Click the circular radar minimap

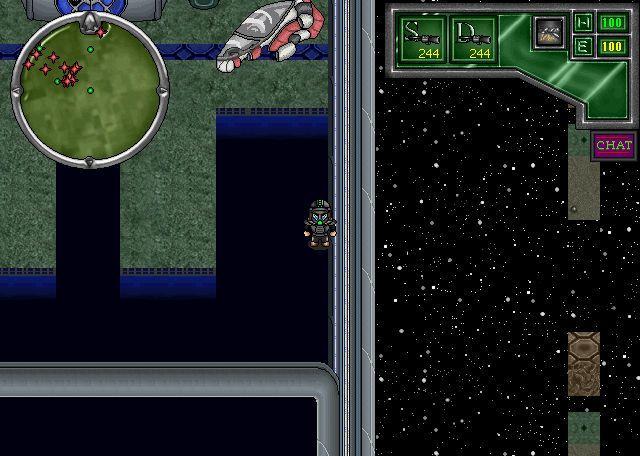pos(90,88)
